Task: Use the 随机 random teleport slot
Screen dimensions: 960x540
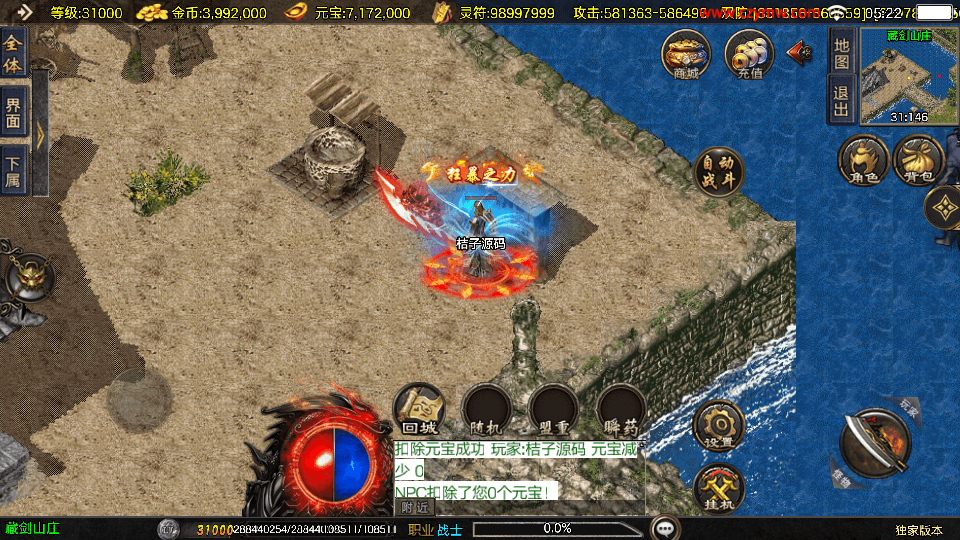Action: coord(487,409)
